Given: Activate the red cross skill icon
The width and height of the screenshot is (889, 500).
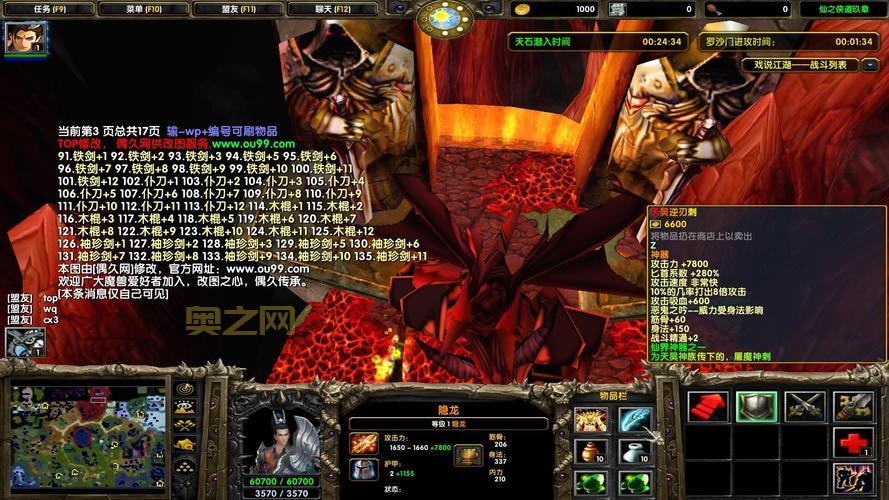Looking at the screenshot, I should (853, 441).
